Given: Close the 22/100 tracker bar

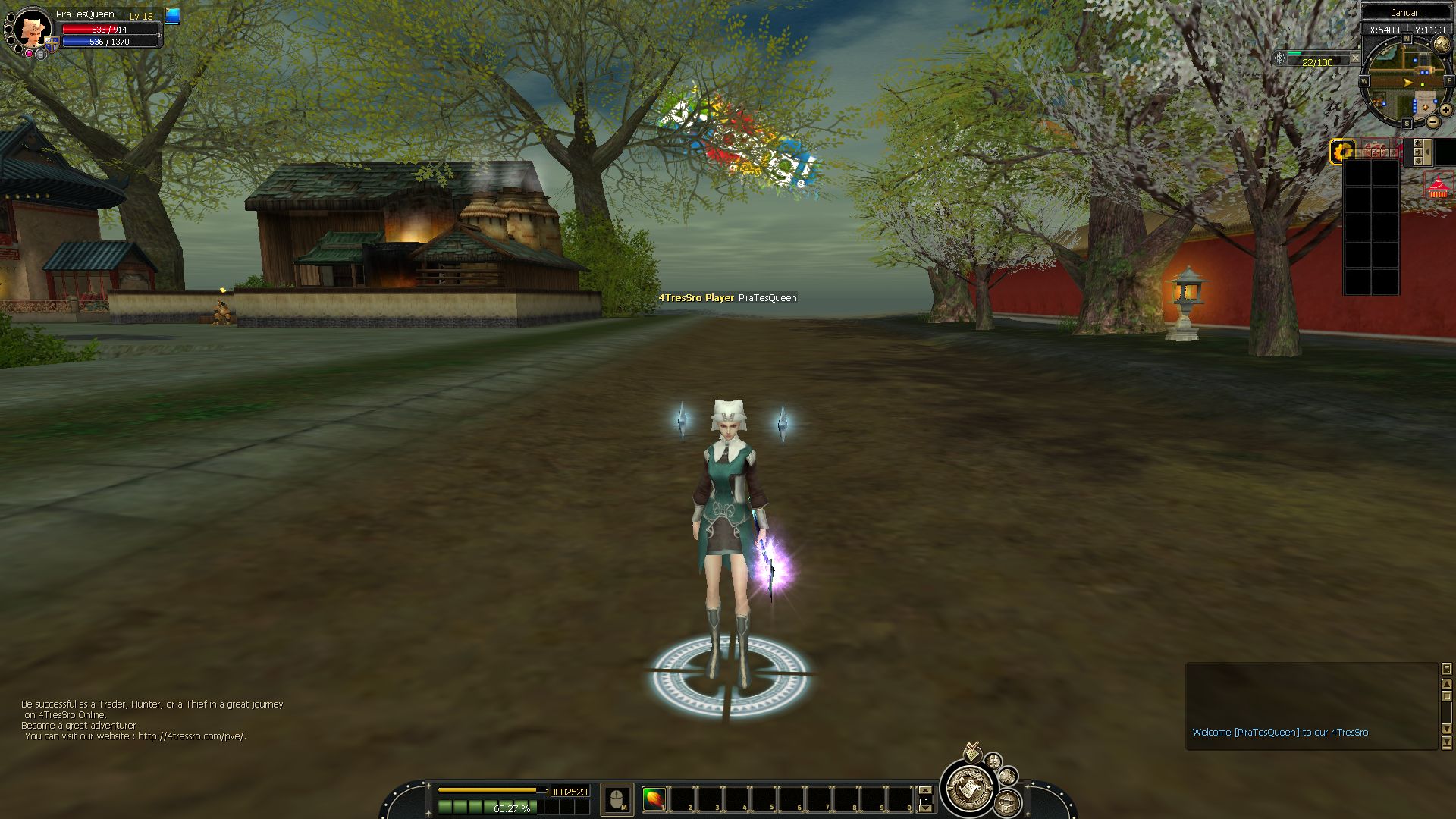Looking at the screenshot, I should coord(1355,58).
